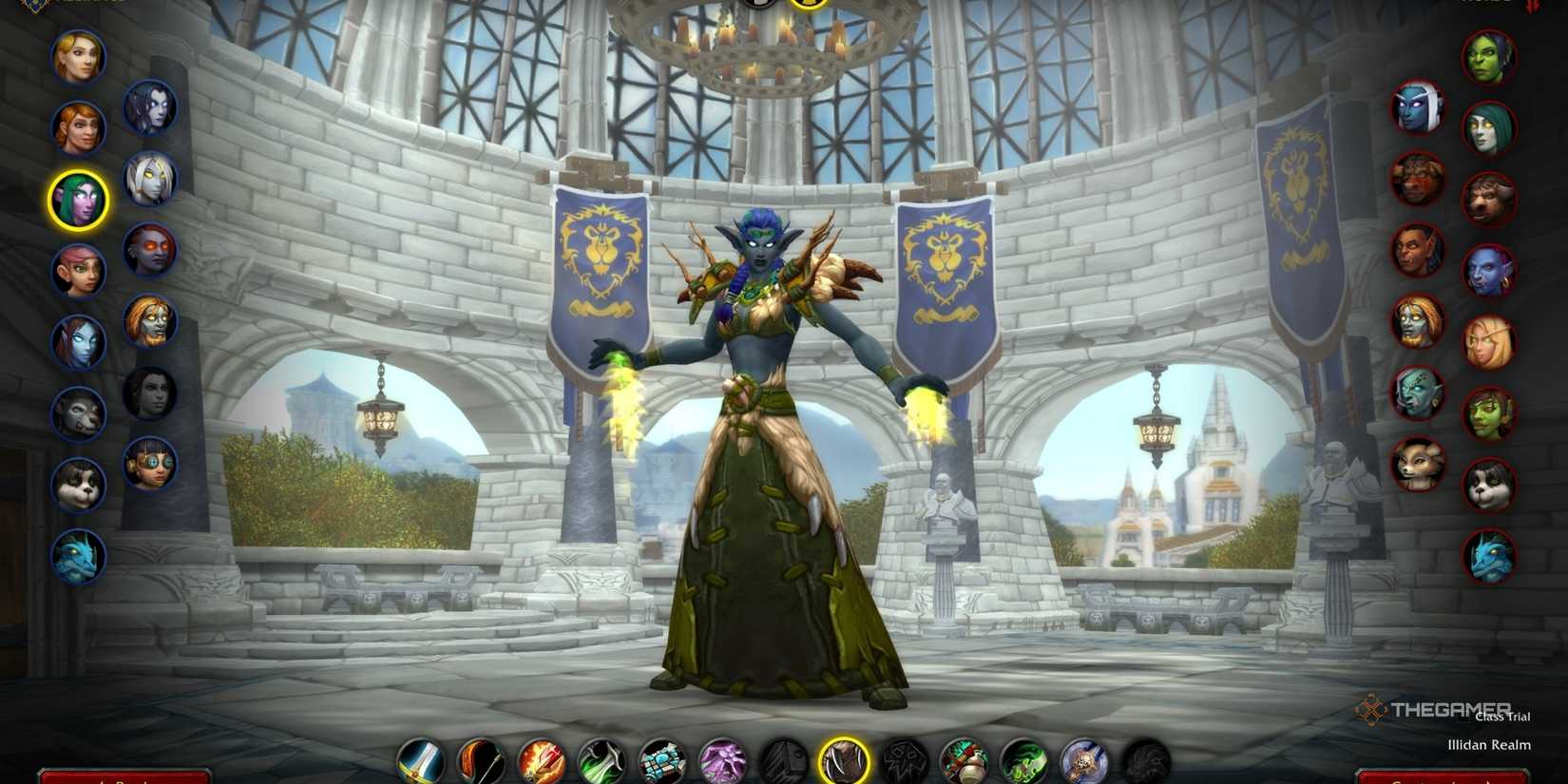The width and height of the screenshot is (1568, 784).
Task: Select the Orc female portrait on the right
Action: click(1490, 54)
